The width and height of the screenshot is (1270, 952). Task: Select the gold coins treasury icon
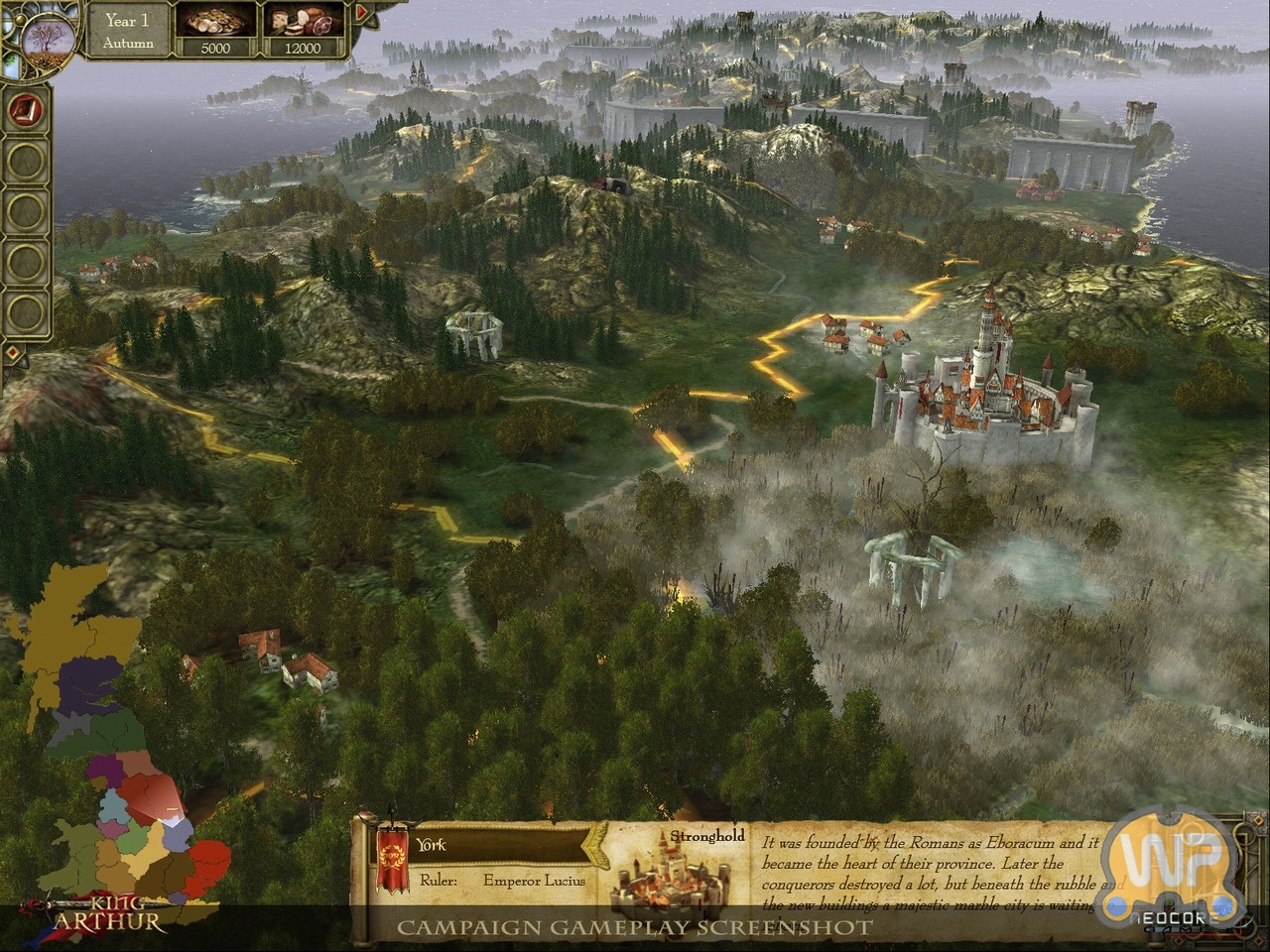(215, 23)
